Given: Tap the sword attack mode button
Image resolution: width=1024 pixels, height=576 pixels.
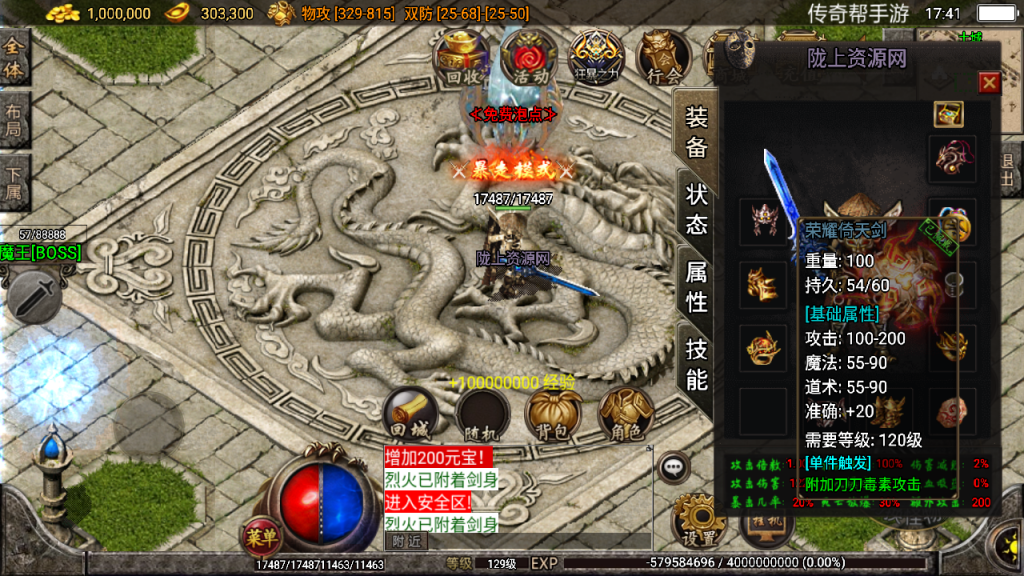Looking at the screenshot, I should click(x=33, y=296).
